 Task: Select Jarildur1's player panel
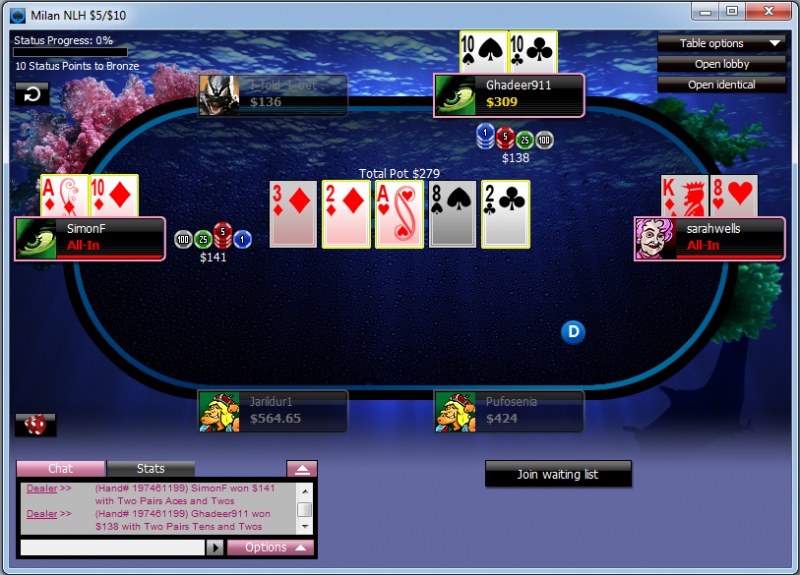coord(273,411)
